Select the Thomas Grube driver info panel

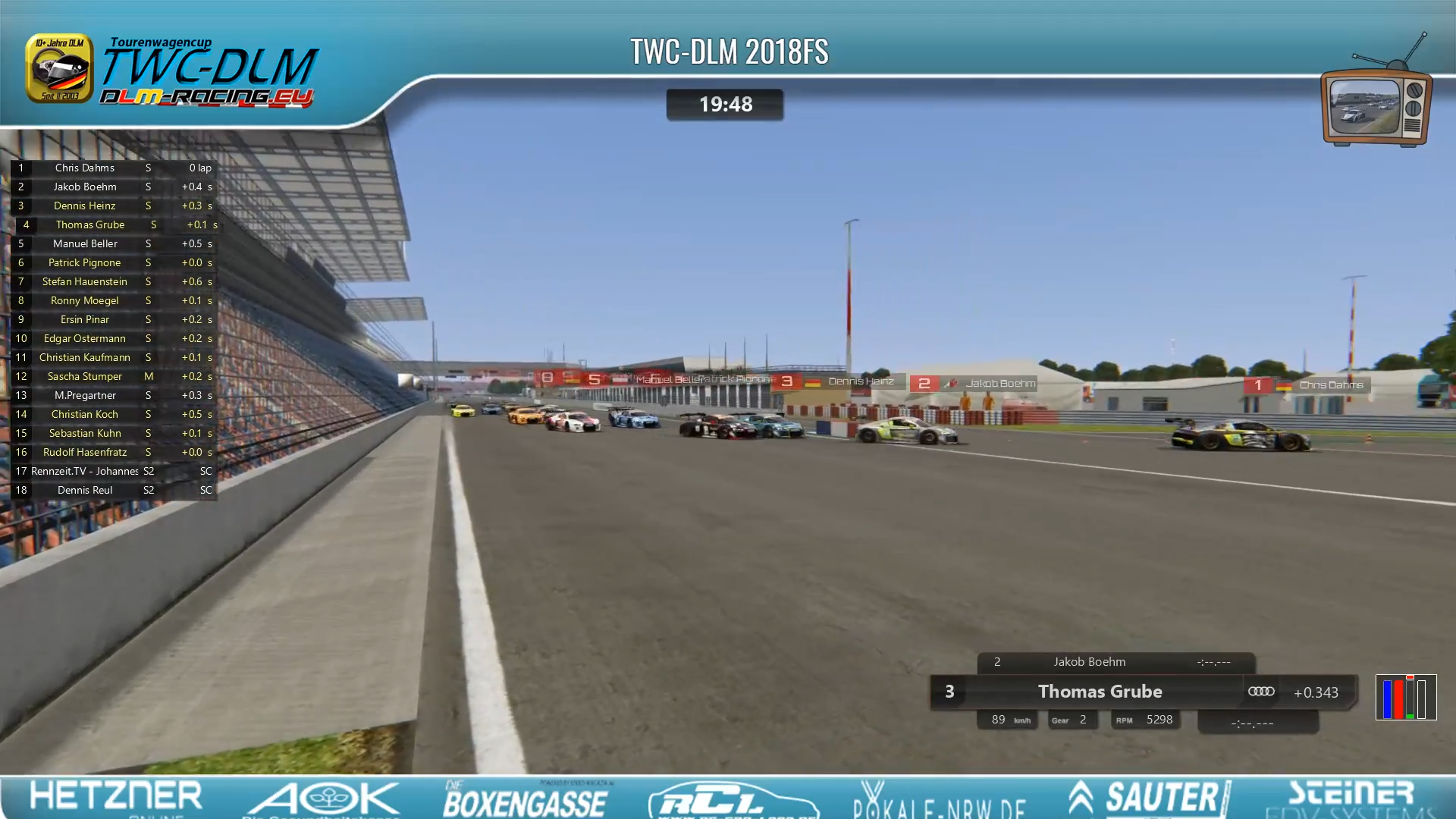pos(1100,692)
